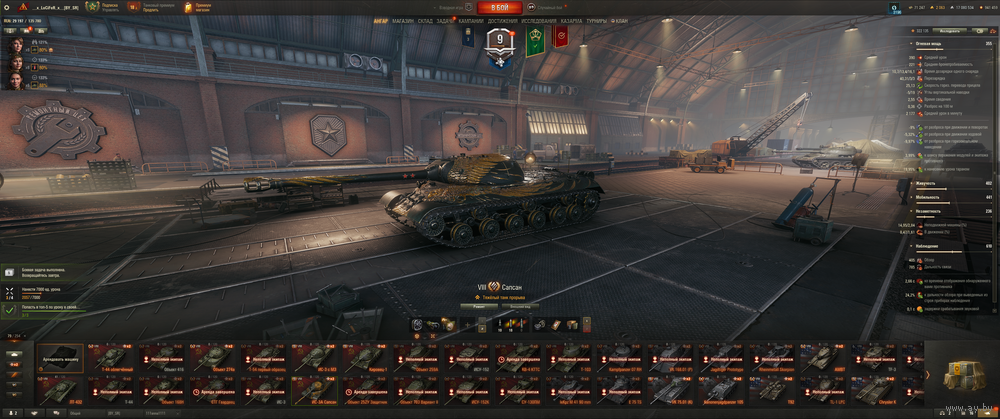Click the level 9 battle pass badge

pos(499,40)
